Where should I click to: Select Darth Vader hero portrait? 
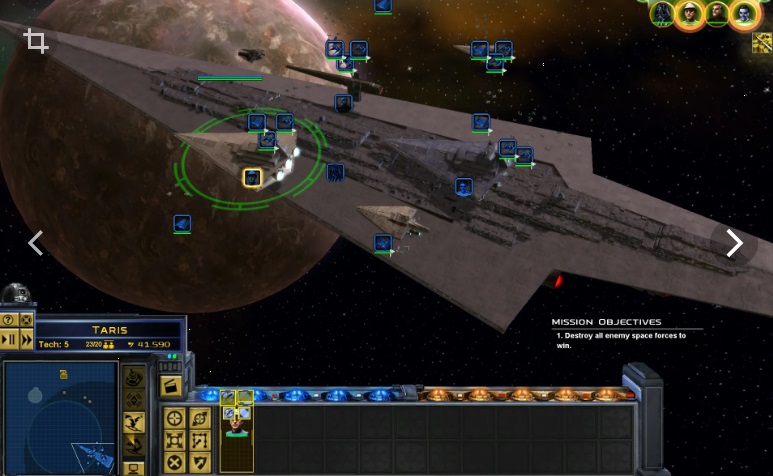point(662,13)
